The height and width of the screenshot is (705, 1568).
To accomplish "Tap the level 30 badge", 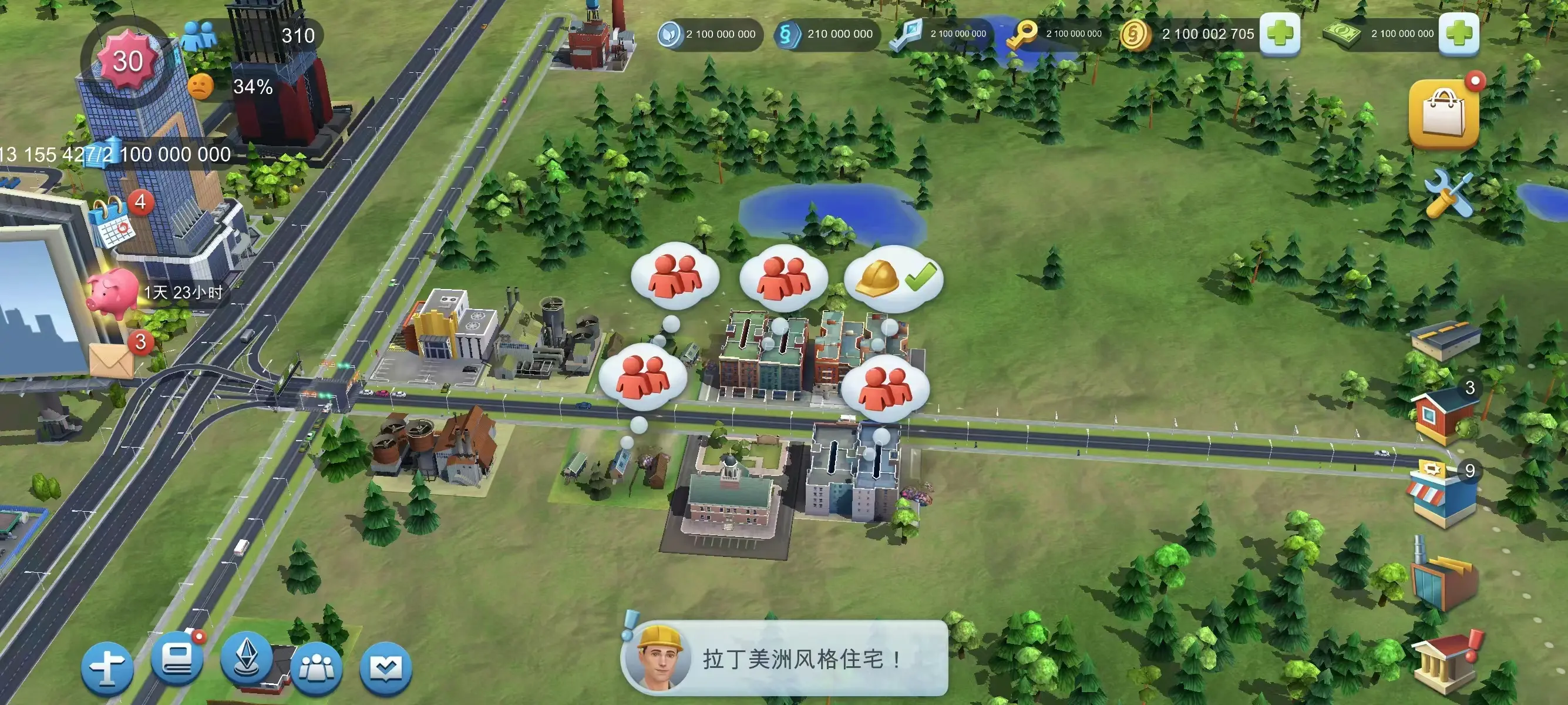I will pyautogui.click(x=127, y=61).
